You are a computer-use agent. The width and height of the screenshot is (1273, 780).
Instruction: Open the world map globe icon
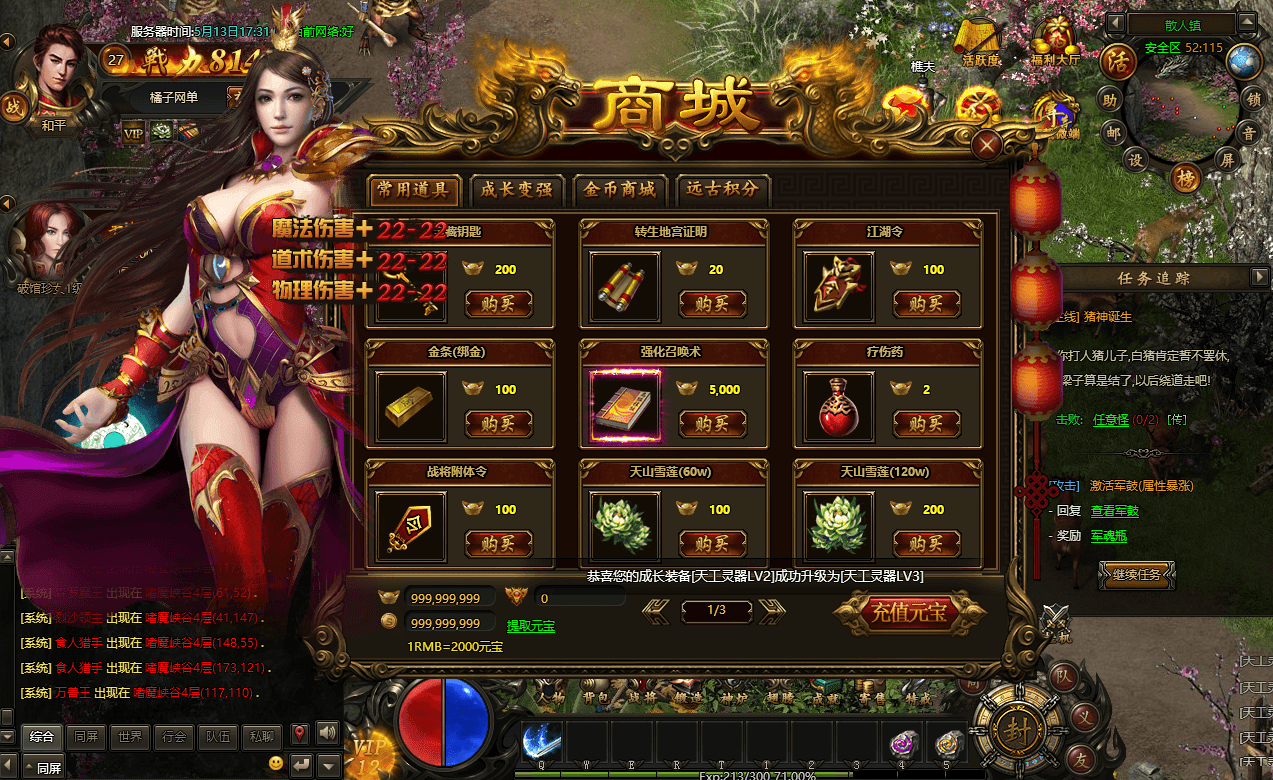tap(1244, 62)
